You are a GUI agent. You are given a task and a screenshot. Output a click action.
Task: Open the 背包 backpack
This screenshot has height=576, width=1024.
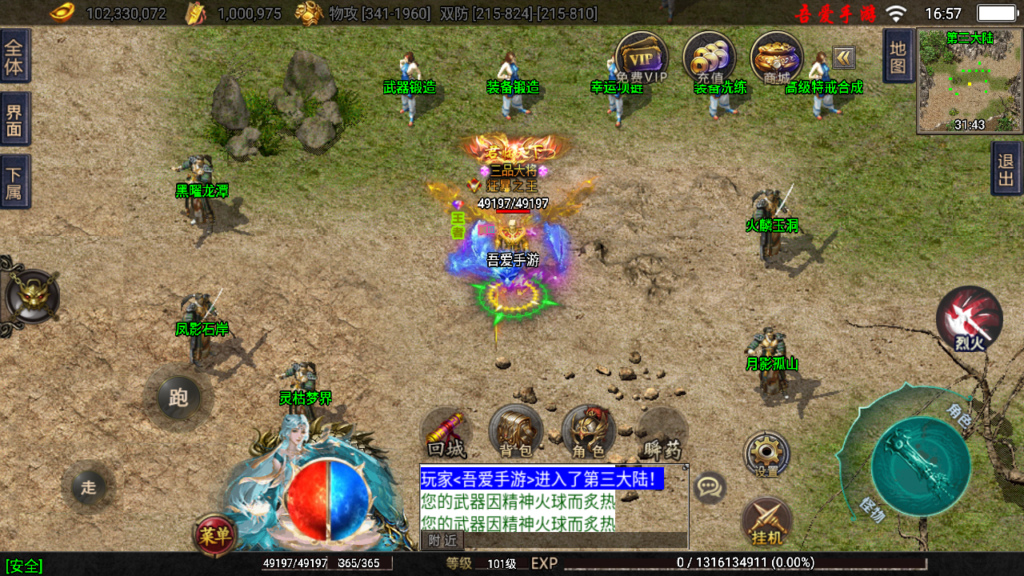pyautogui.click(x=516, y=433)
